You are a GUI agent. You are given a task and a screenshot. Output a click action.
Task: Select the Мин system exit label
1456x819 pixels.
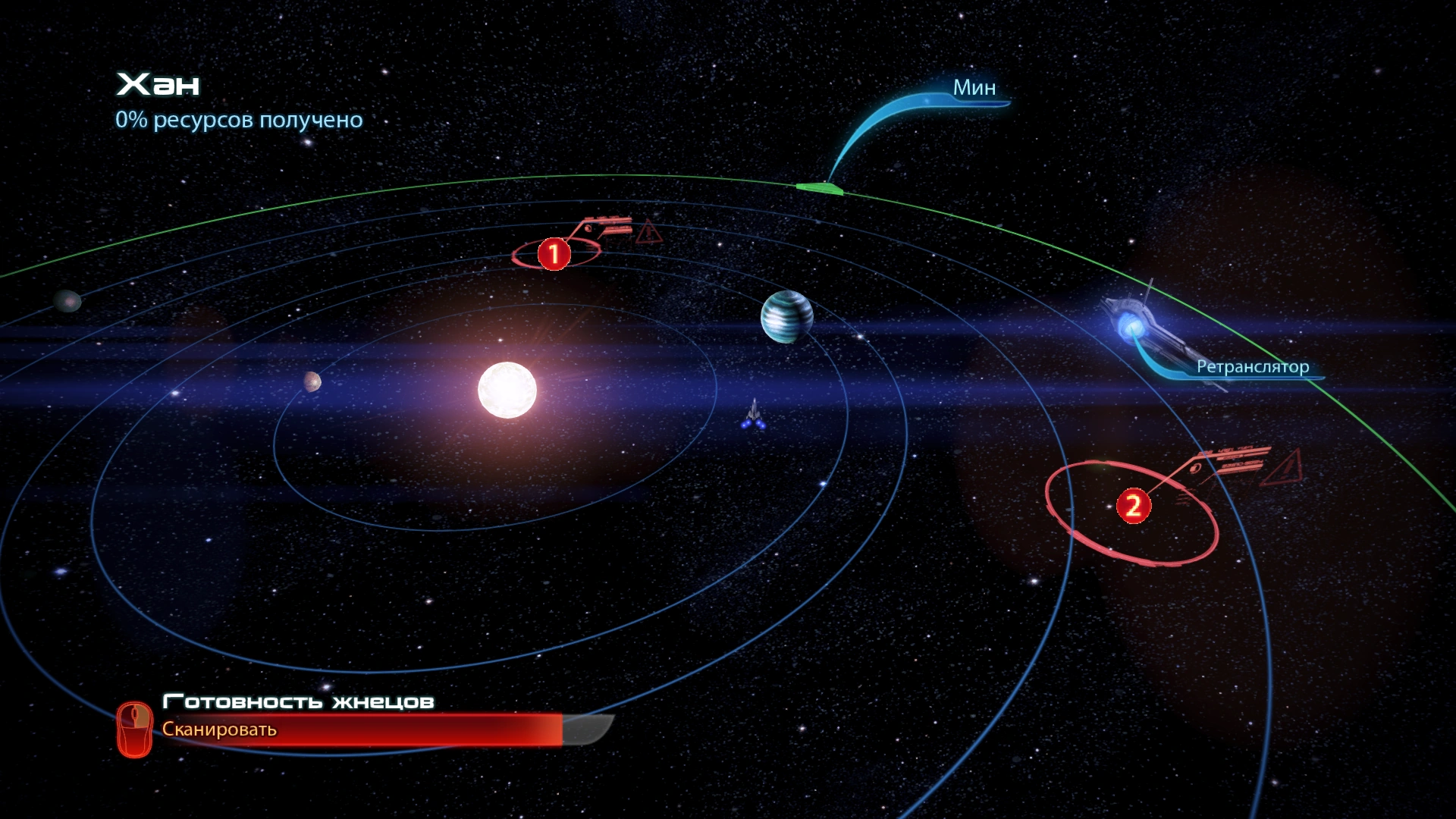(x=974, y=88)
